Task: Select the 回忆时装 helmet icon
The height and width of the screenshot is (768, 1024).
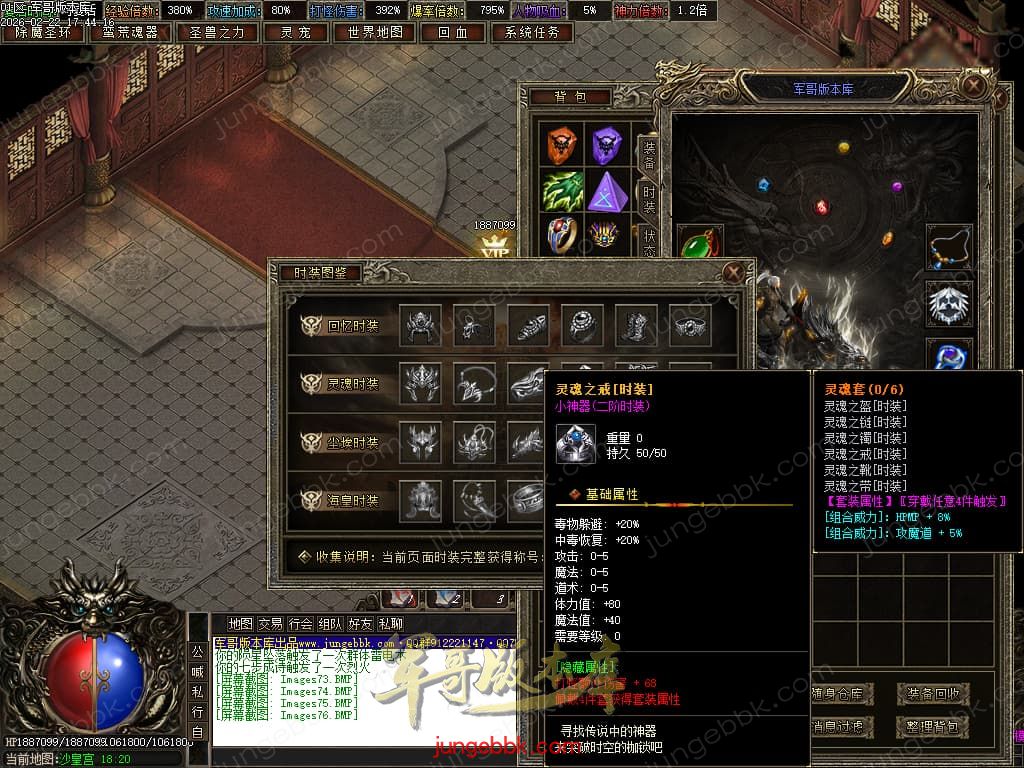Action: (x=420, y=325)
